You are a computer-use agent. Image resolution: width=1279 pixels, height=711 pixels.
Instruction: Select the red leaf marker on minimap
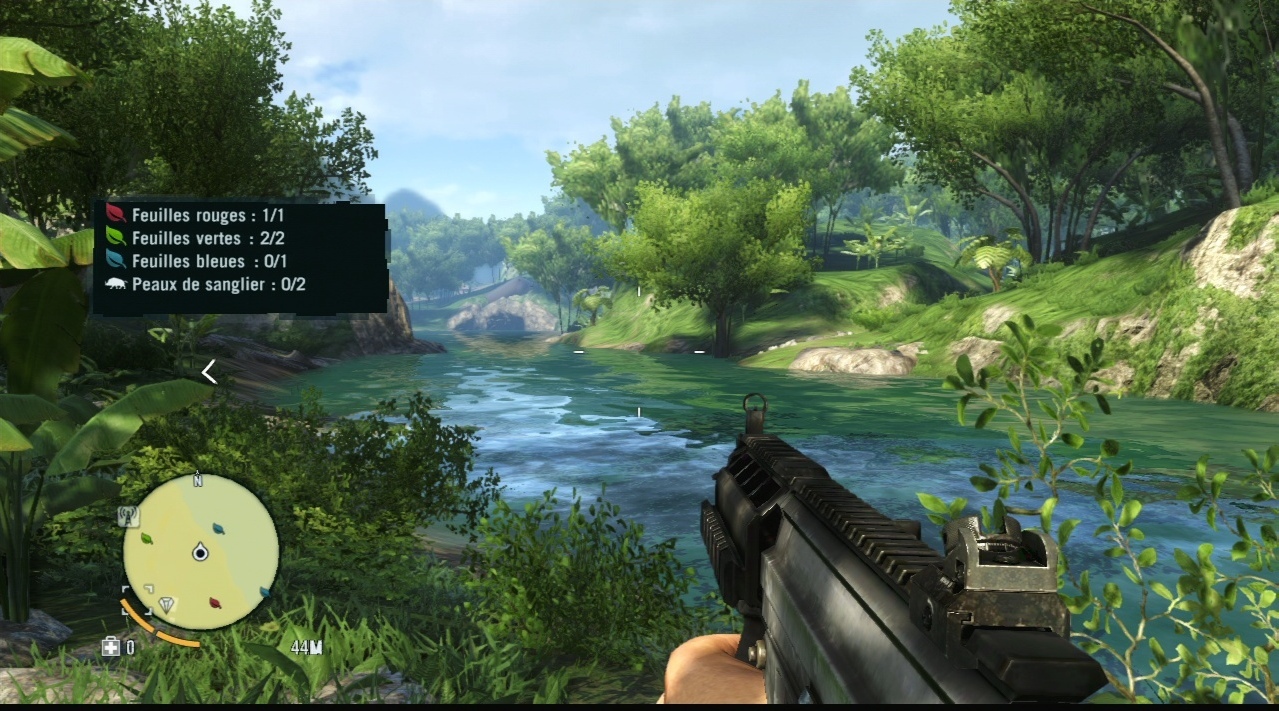click(x=214, y=603)
